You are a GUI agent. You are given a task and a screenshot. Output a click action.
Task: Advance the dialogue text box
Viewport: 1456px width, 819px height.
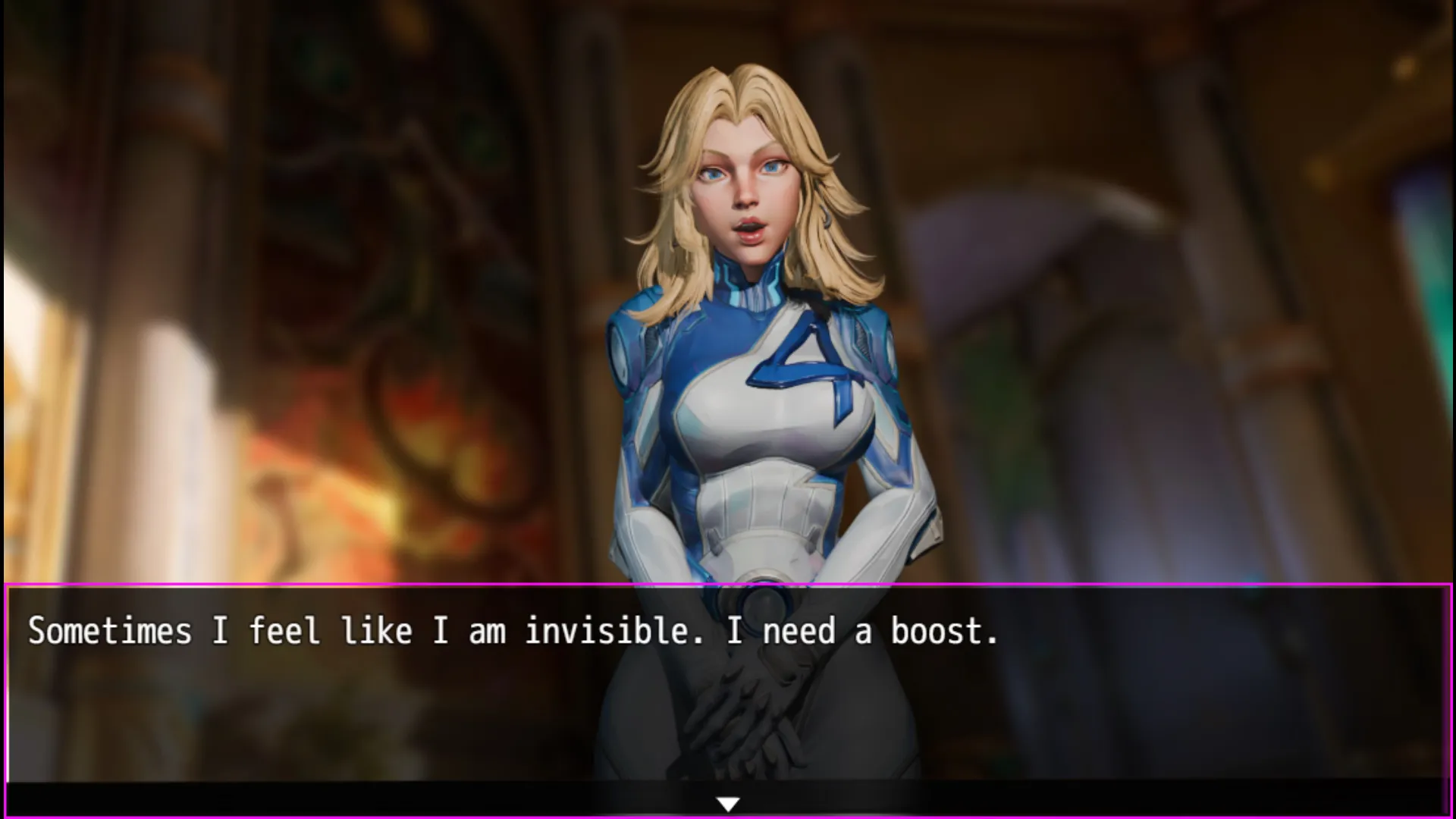728,682
